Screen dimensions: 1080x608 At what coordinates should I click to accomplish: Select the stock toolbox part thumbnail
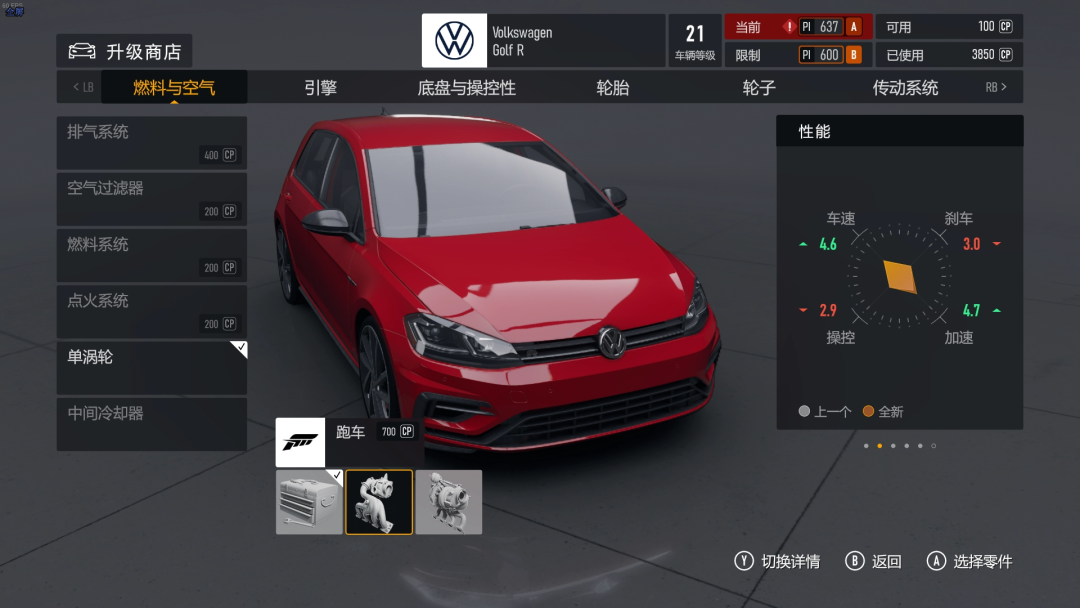pos(309,502)
